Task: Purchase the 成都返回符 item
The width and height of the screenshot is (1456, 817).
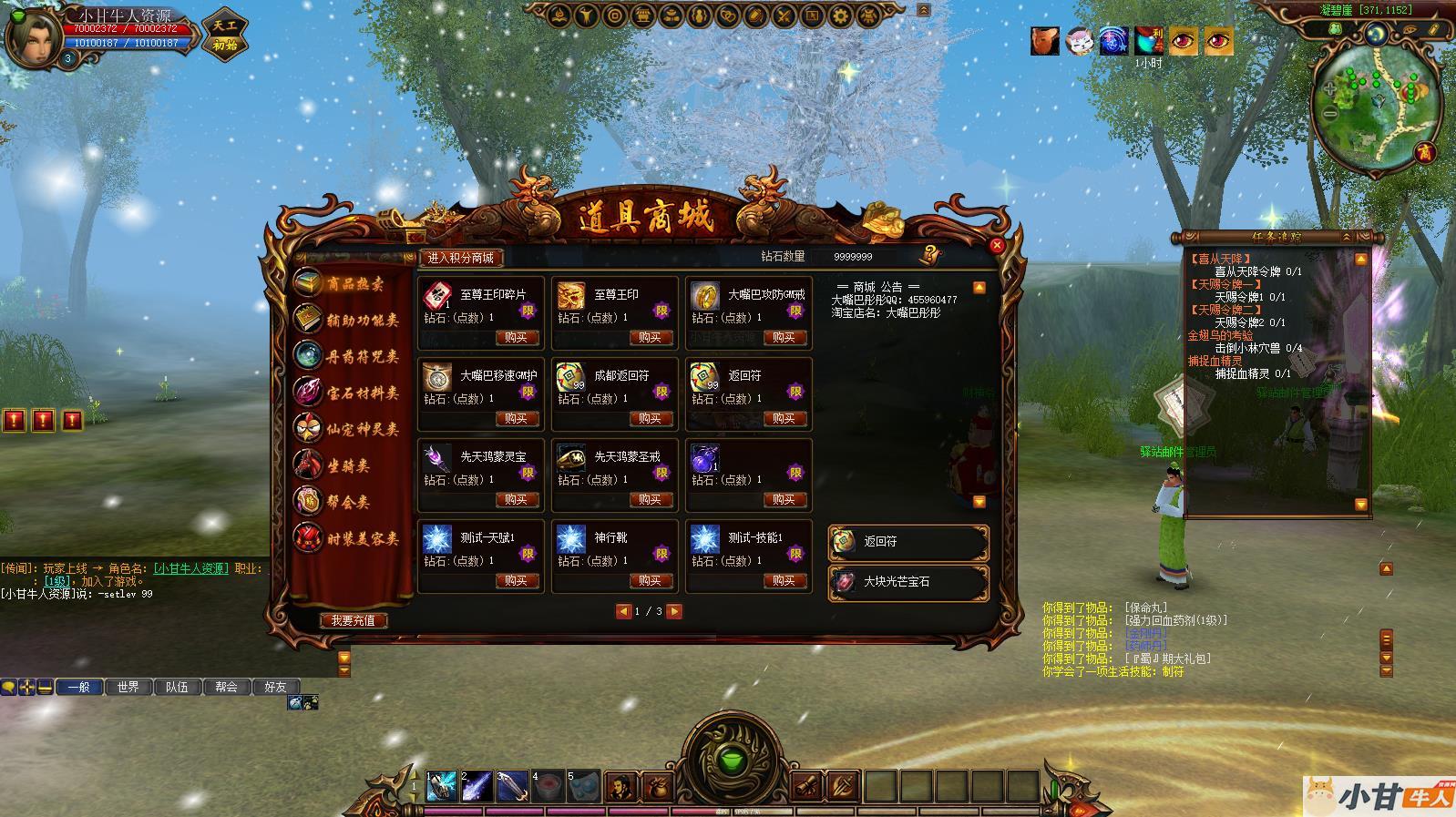Action: [650, 419]
